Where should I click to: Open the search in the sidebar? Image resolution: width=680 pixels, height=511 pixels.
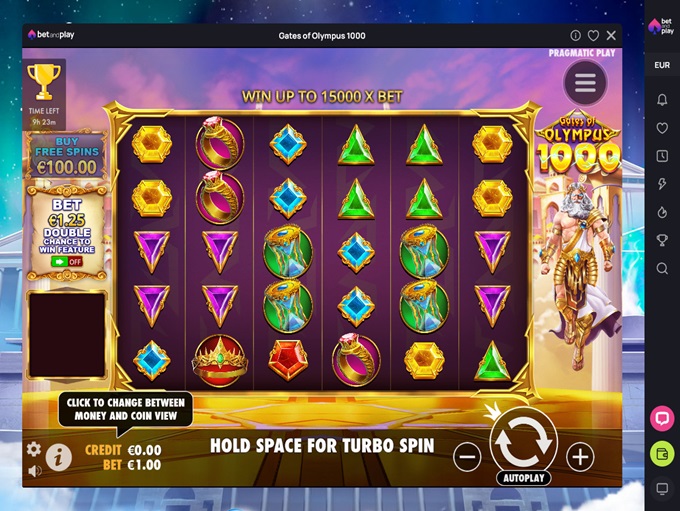[x=662, y=268]
